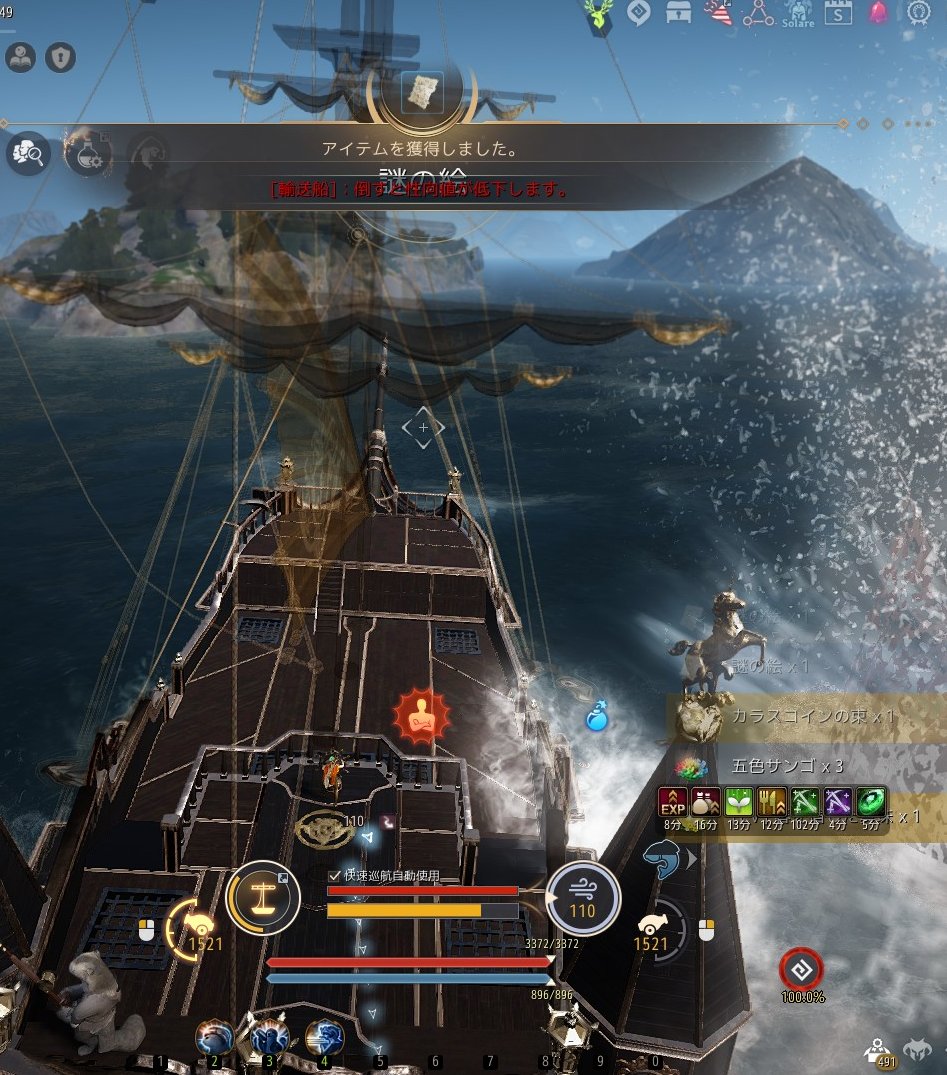Open the Solare arena icon
Image resolution: width=947 pixels, height=1075 pixels.
798,14
